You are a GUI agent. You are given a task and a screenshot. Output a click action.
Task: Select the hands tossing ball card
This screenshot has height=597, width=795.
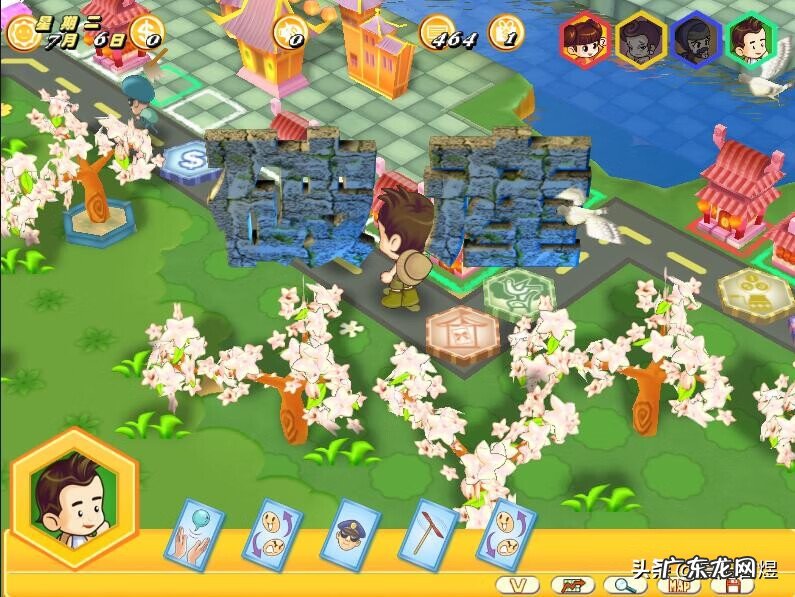(x=195, y=535)
